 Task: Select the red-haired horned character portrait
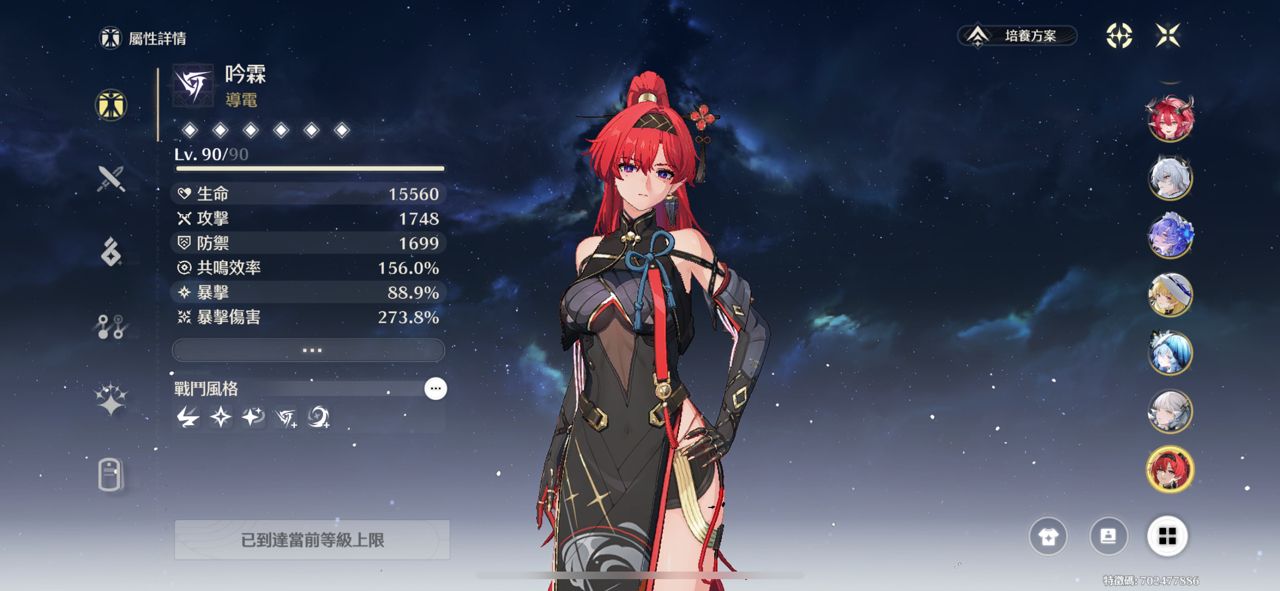pyautogui.click(x=1170, y=119)
